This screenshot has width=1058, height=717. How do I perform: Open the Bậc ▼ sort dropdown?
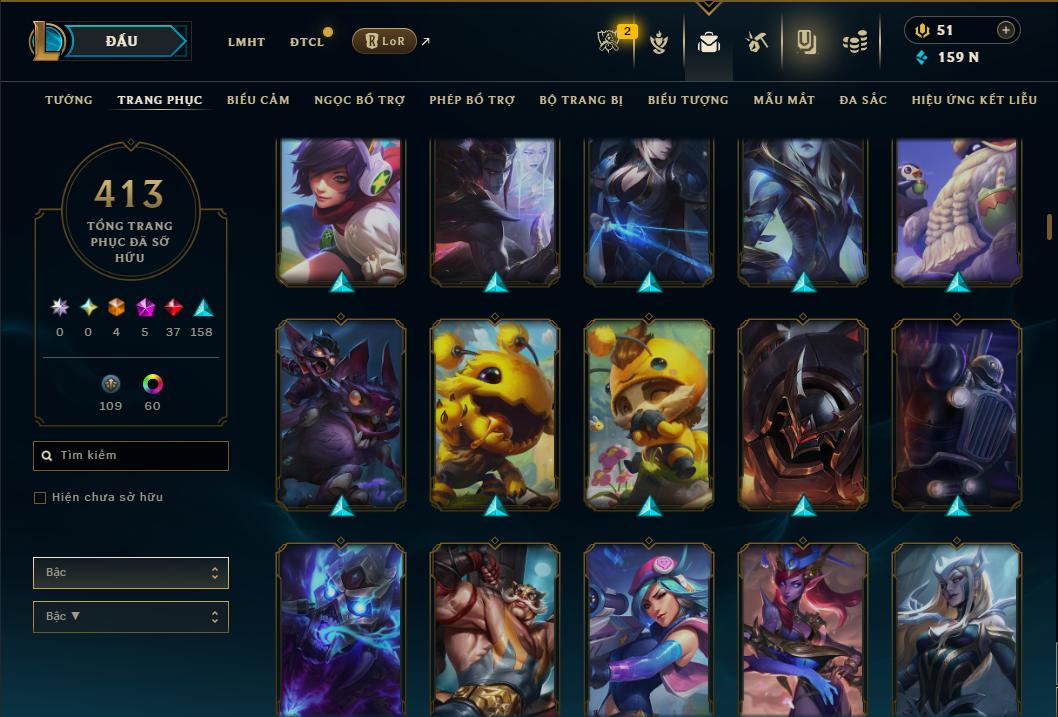pyautogui.click(x=131, y=617)
